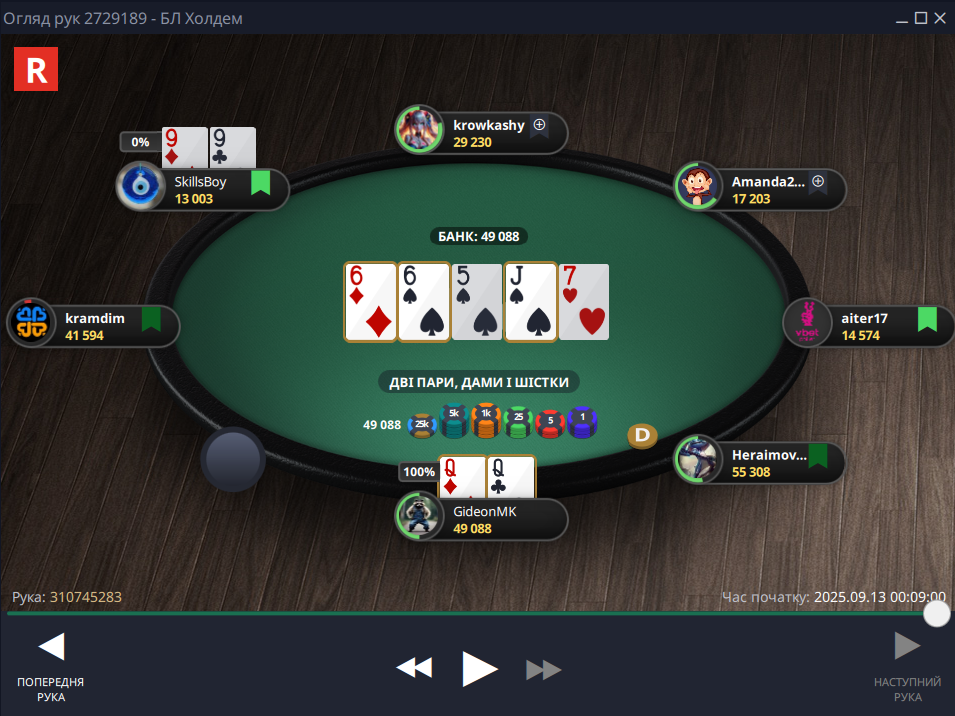Play the hand replay
The width and height of the screenshot is (955, 716).
479,668
